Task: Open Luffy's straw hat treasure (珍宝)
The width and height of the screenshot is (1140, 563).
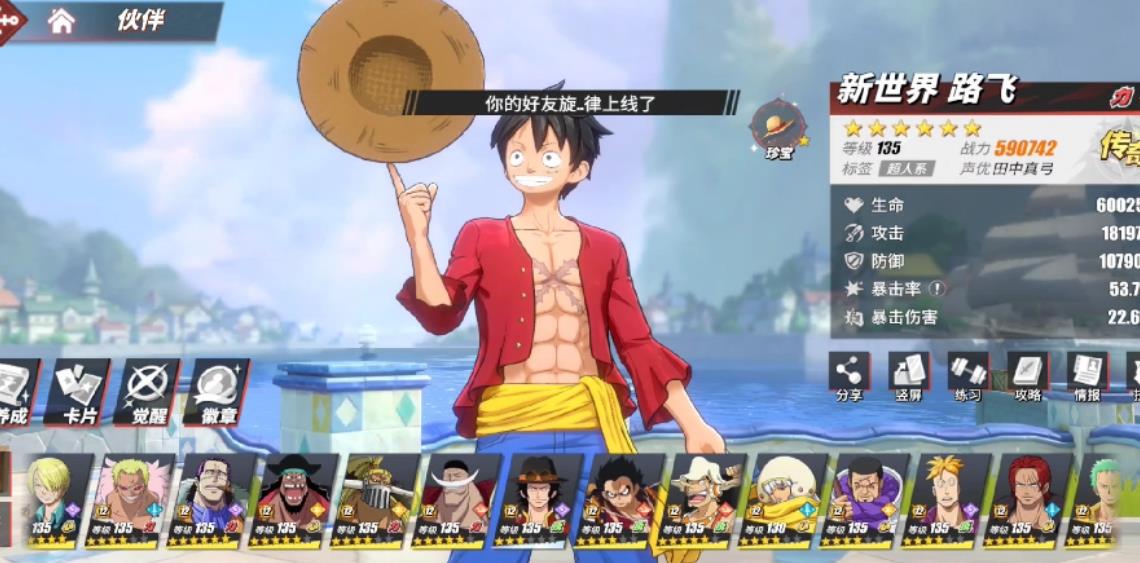Action: (778, 127)
